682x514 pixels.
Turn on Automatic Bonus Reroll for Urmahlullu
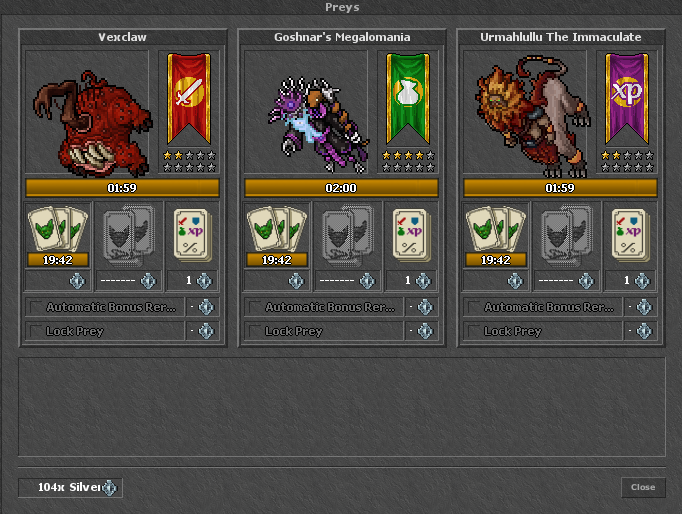pos(475,307)
